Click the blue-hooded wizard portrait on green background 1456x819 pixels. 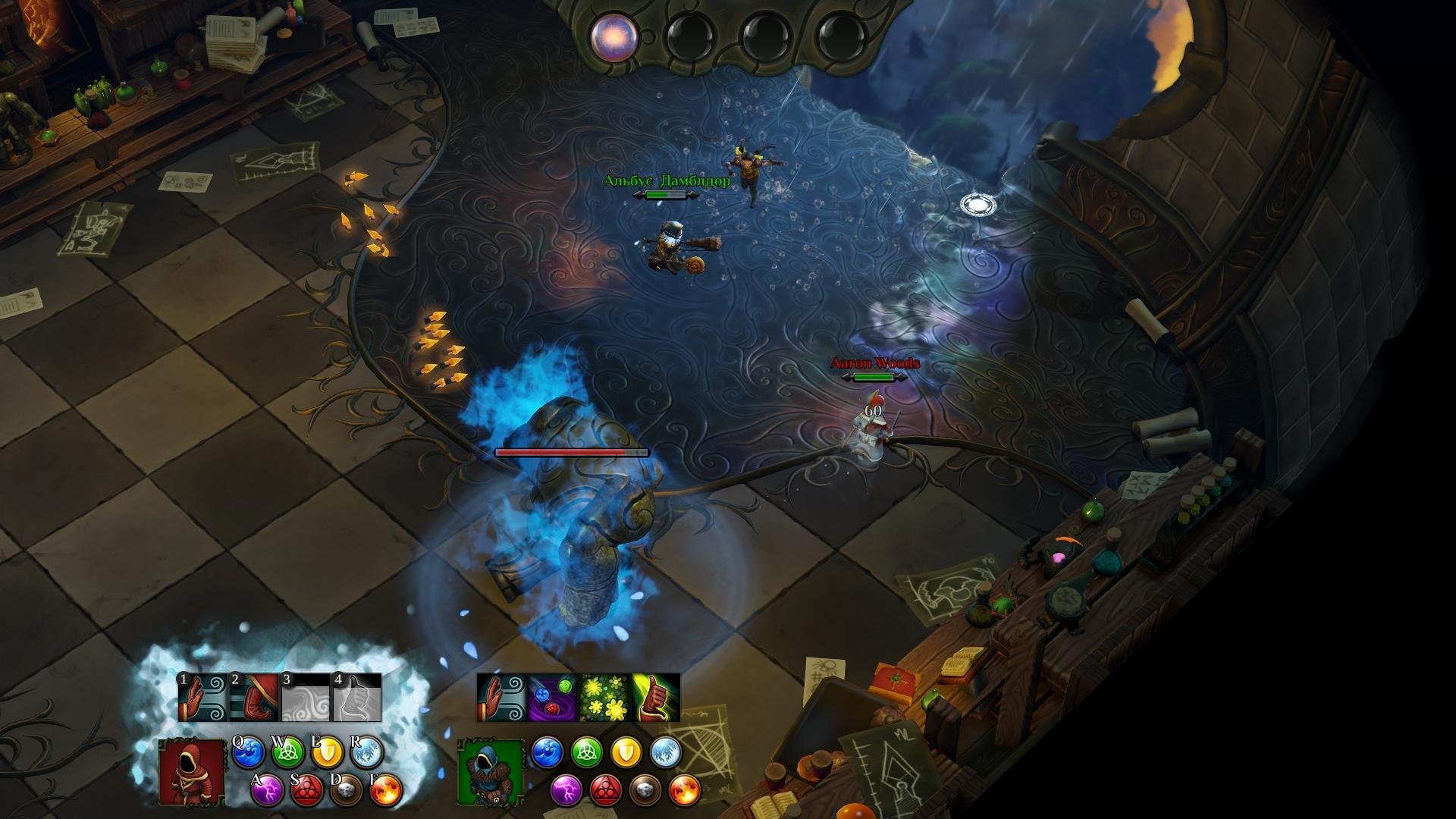[491, 772]
